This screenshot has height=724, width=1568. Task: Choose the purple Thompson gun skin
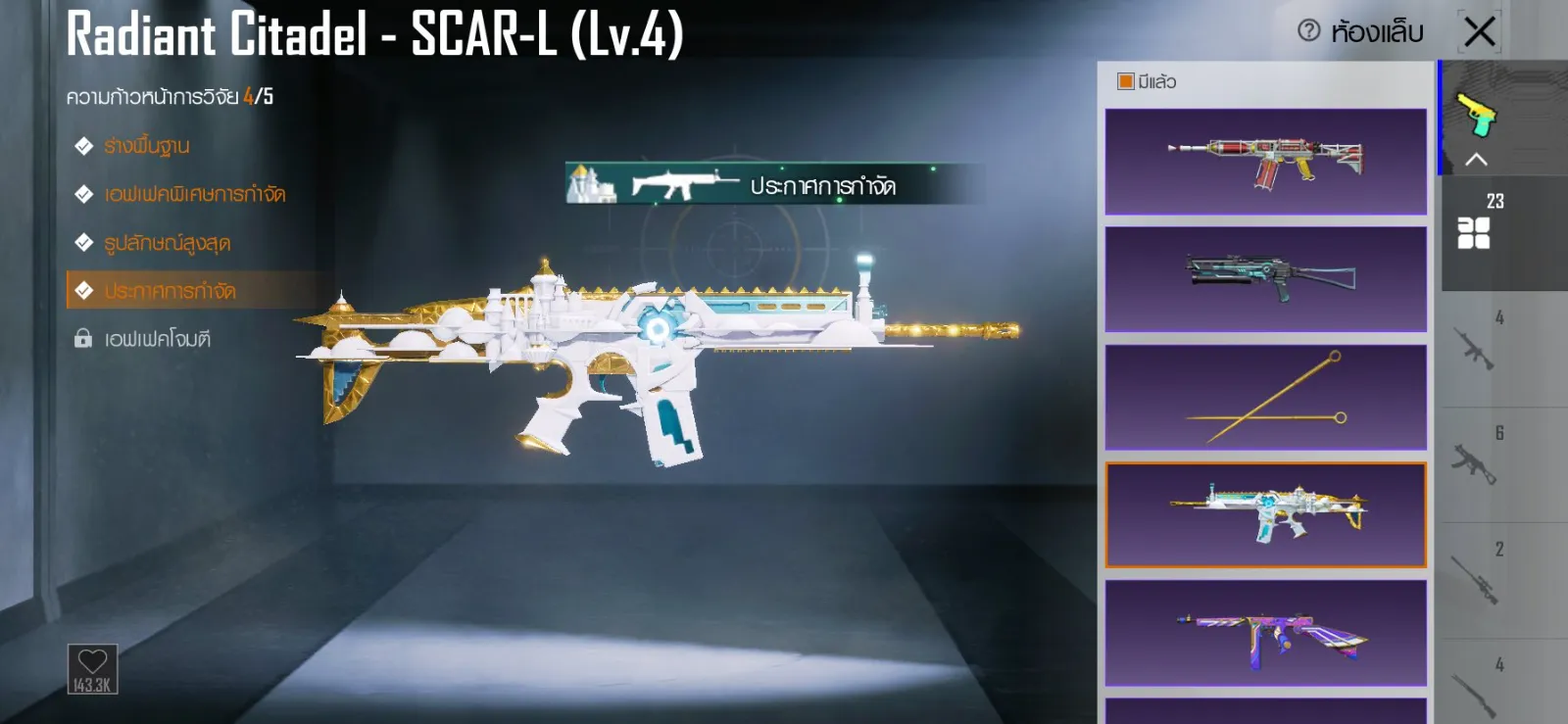[1265, 633]
